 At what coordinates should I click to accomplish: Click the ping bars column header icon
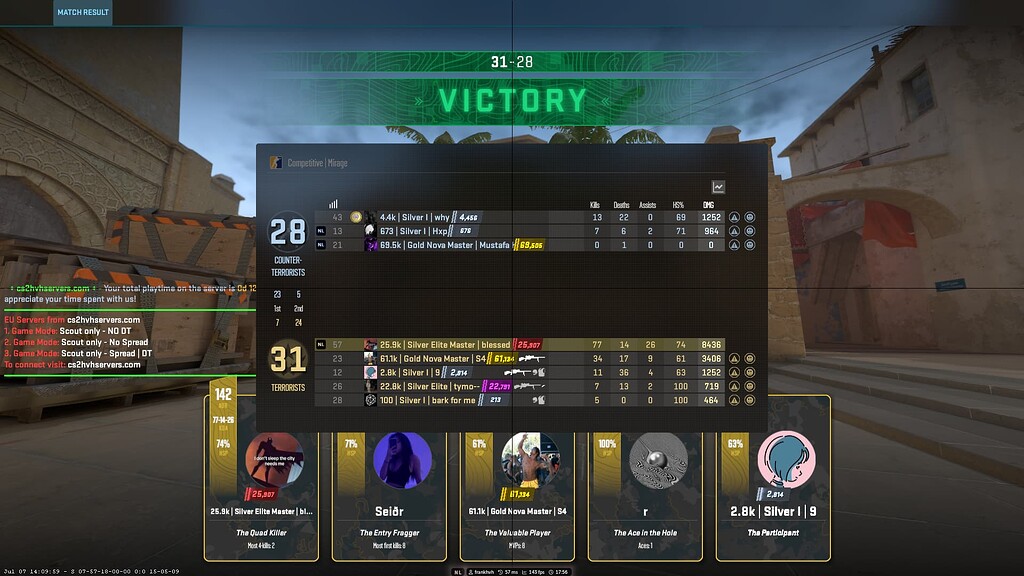(x=334, y=203)
